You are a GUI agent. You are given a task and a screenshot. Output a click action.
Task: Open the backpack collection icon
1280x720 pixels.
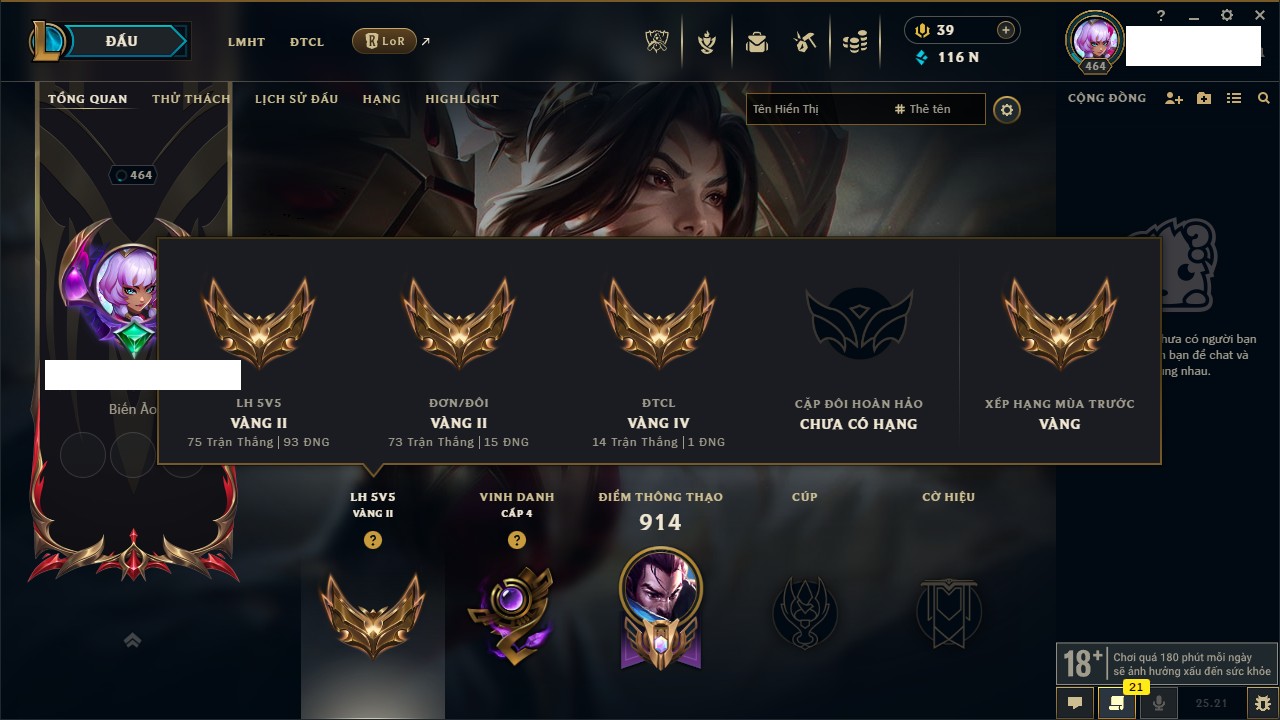pyautogui.click(x=756, y=42)
